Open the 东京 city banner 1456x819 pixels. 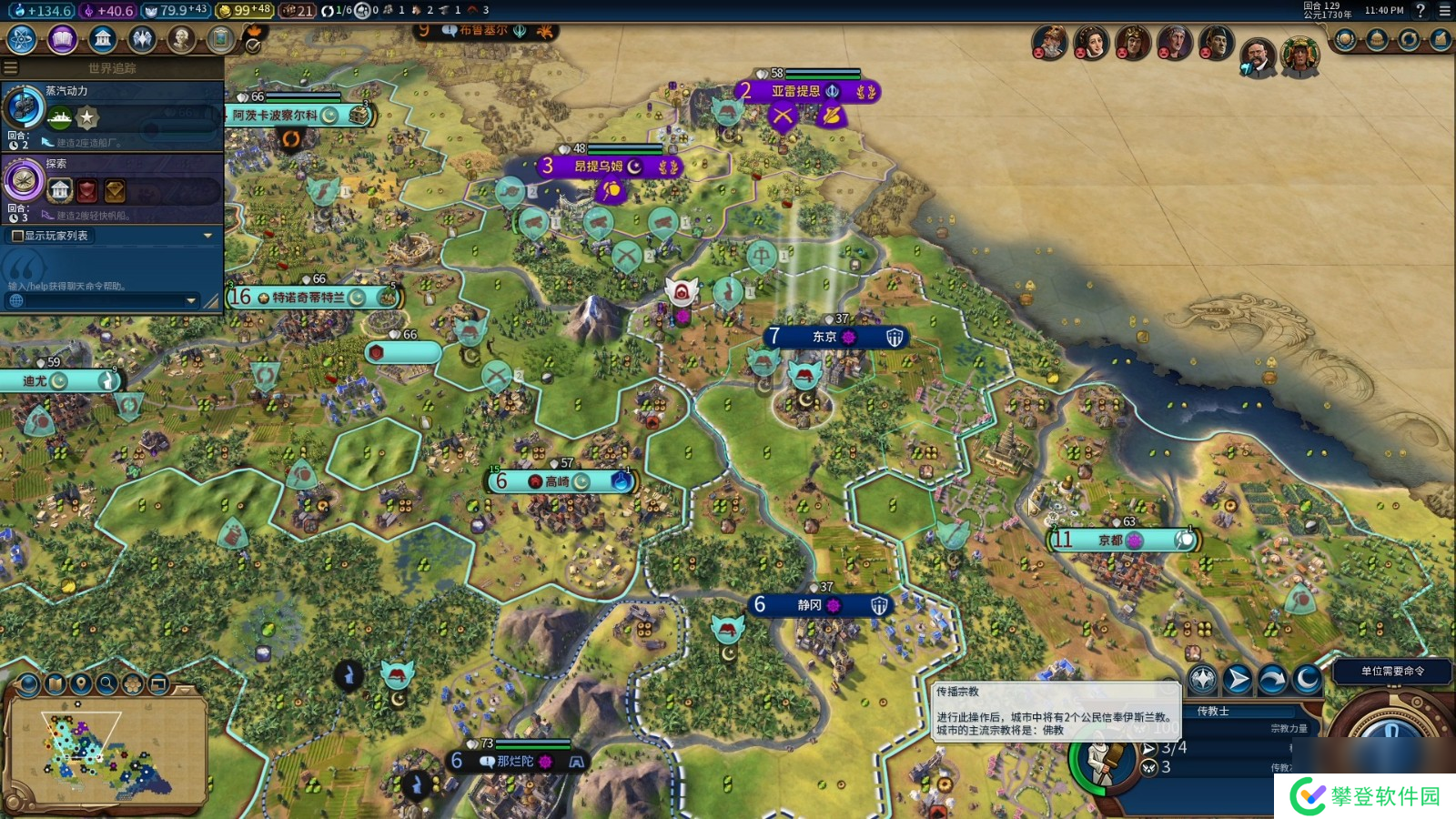[x=824, y=338]
